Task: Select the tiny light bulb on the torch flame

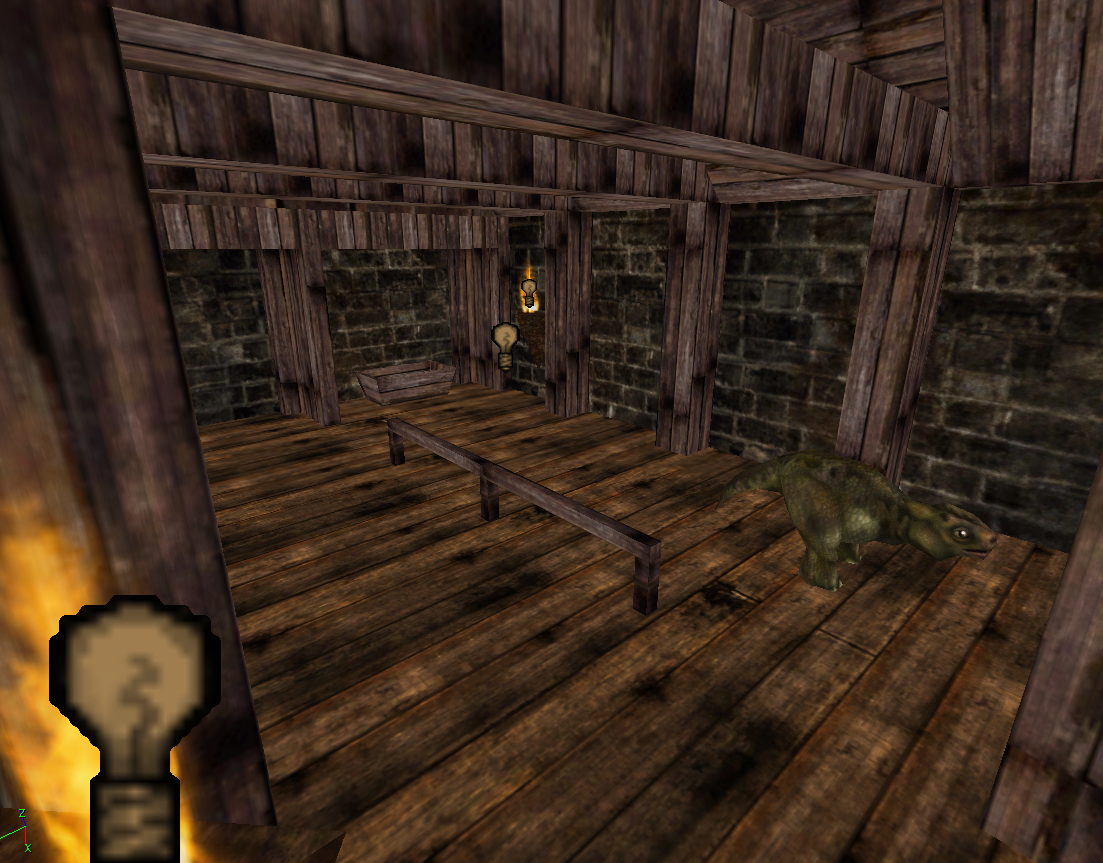Action: pyautogui.click(x=529, y=292)
